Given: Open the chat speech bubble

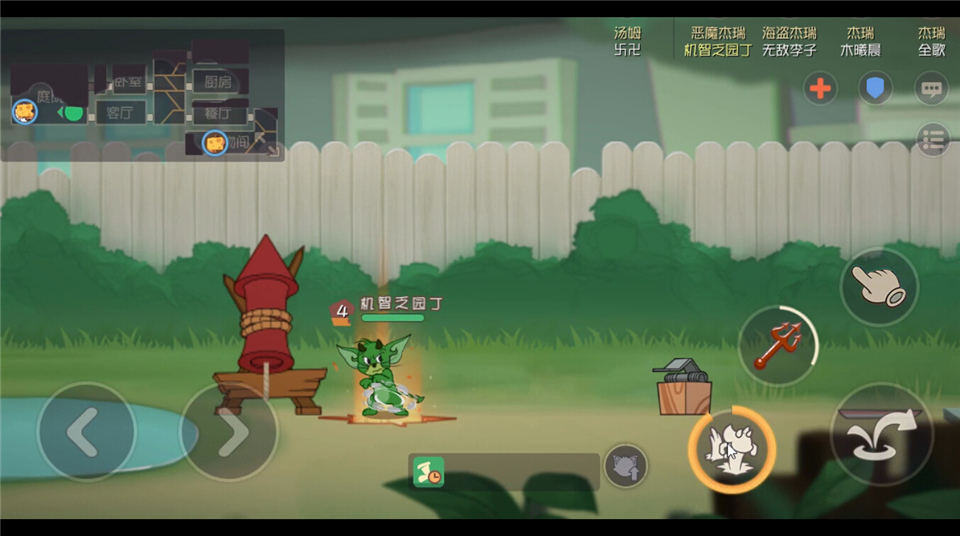Looking at the screenshot, I should coord(931,88).
